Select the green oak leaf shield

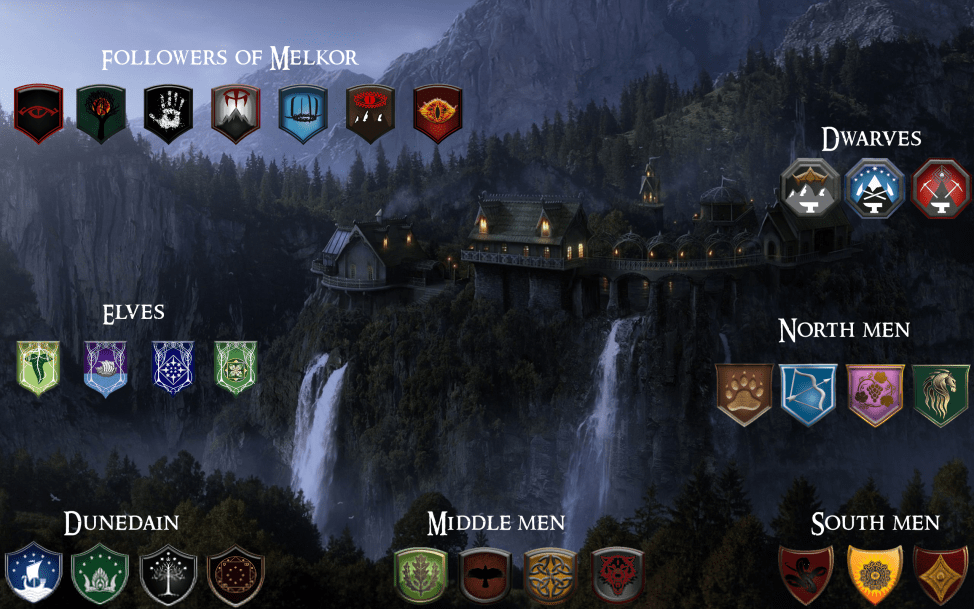[x=420, y=576]
